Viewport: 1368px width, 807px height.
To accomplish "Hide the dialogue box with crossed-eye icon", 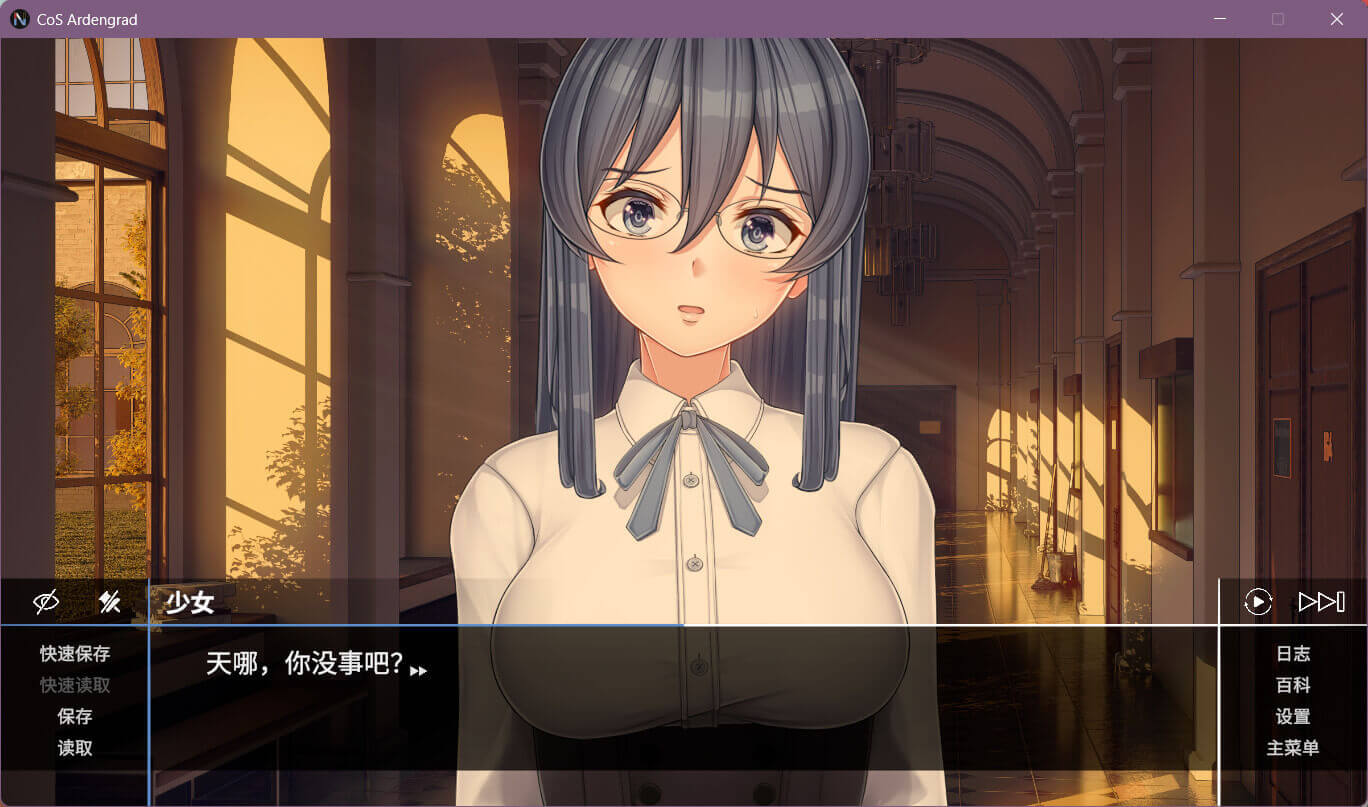I will [x=46, y=602].
